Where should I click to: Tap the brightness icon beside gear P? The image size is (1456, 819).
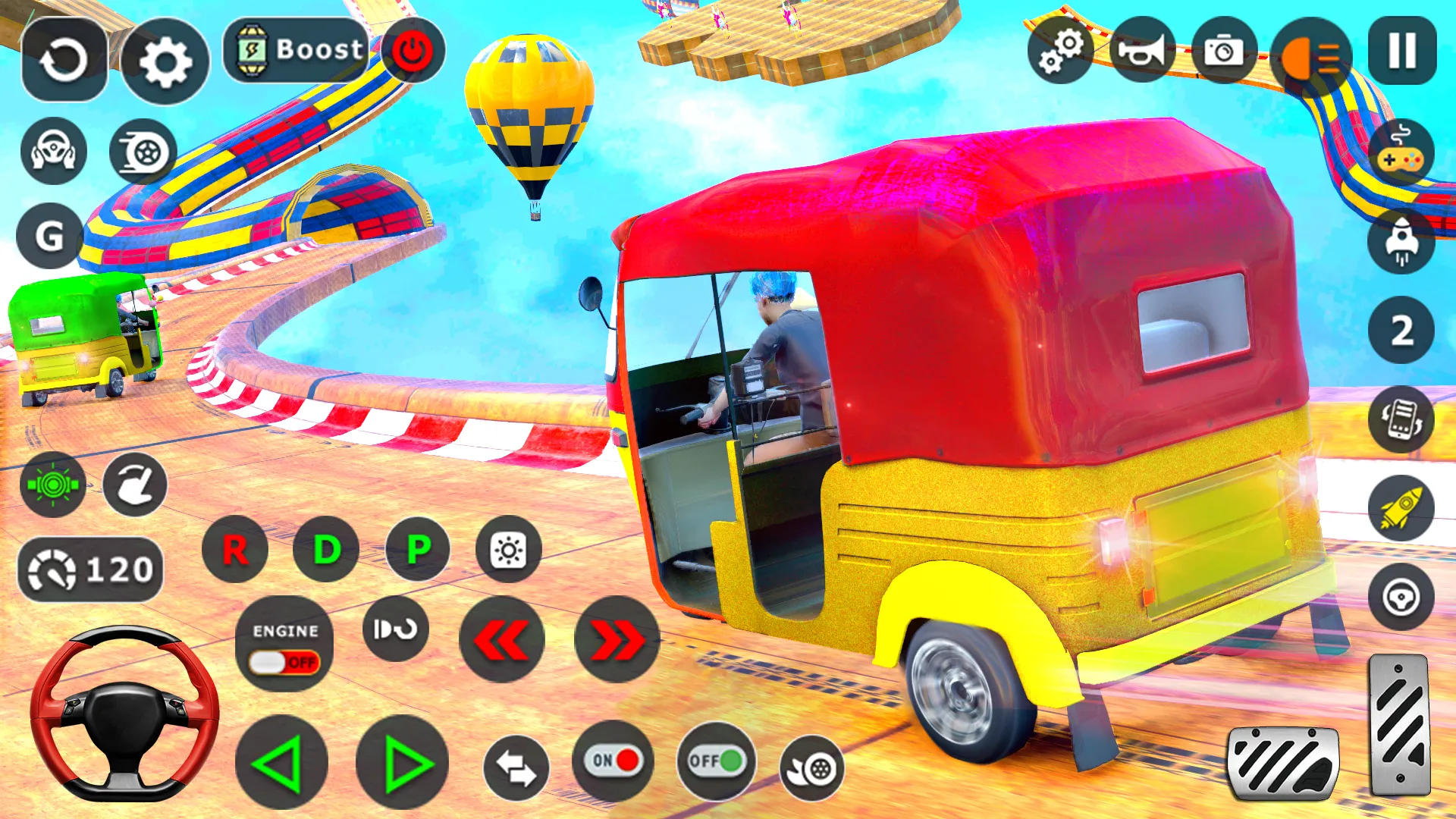[x=507, y=549]
